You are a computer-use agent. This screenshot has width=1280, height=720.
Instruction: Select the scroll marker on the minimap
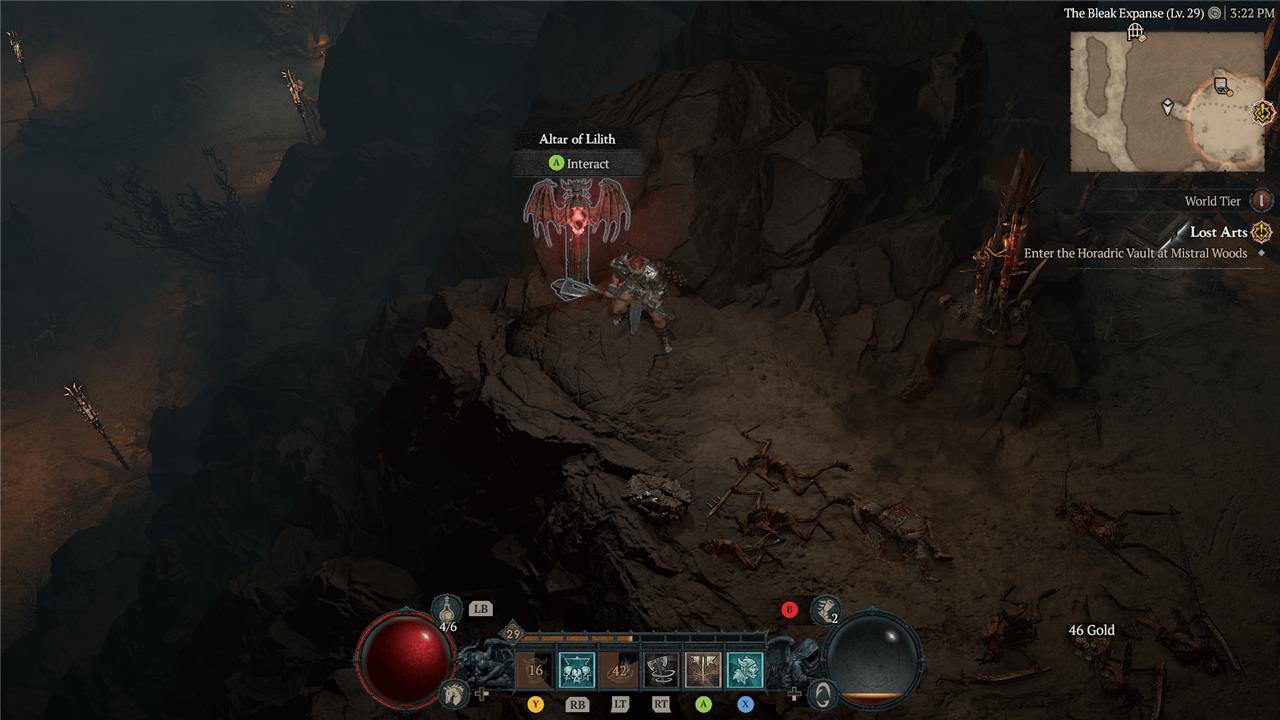pos(1221,85)
